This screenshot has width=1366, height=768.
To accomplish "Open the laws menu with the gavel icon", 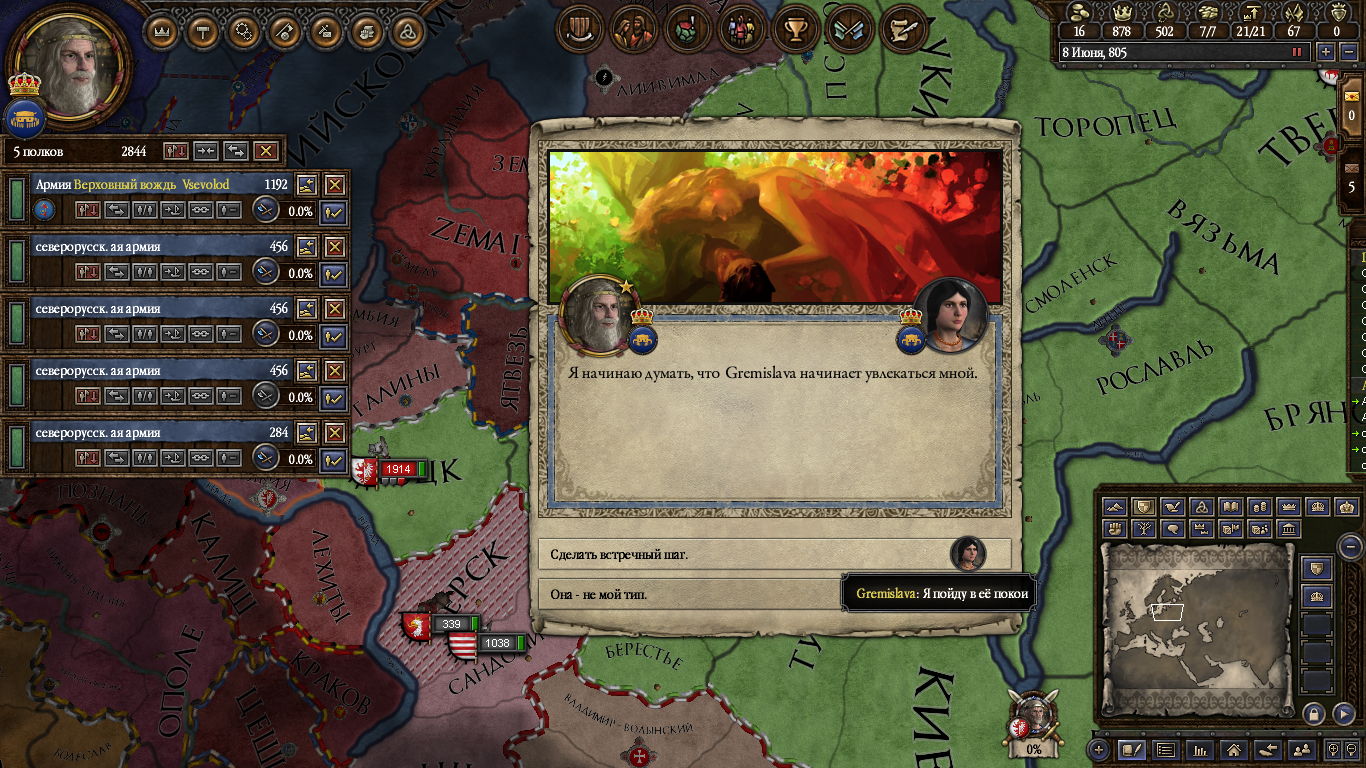I will [x=201, y=32].
